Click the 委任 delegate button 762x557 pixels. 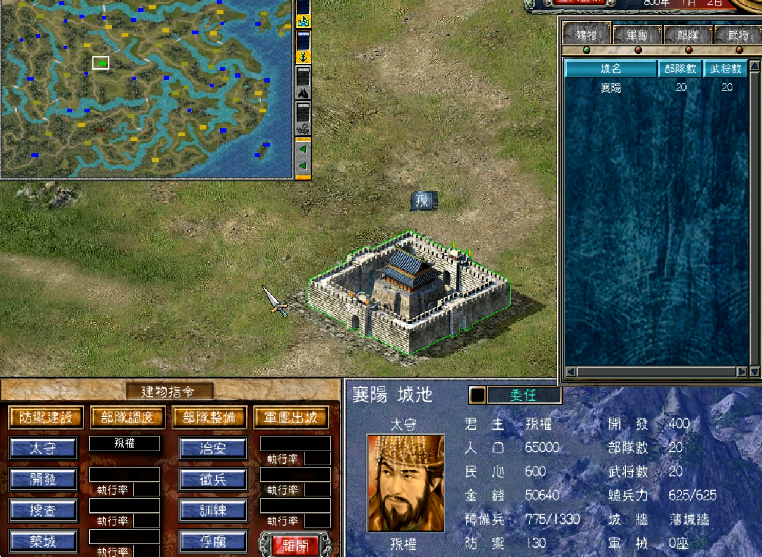[523, 395]
